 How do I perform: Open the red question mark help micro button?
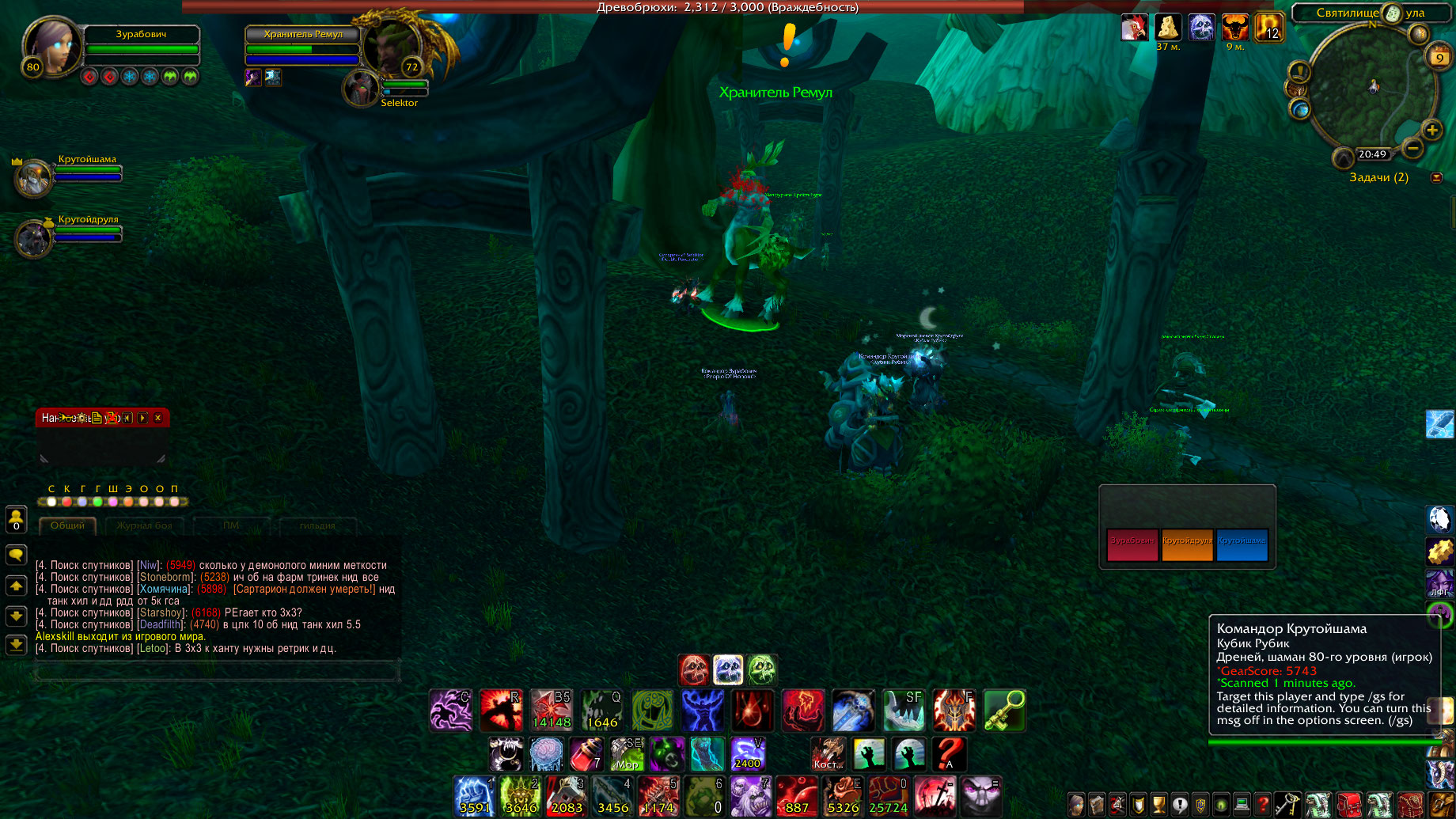coord(1263,805)
